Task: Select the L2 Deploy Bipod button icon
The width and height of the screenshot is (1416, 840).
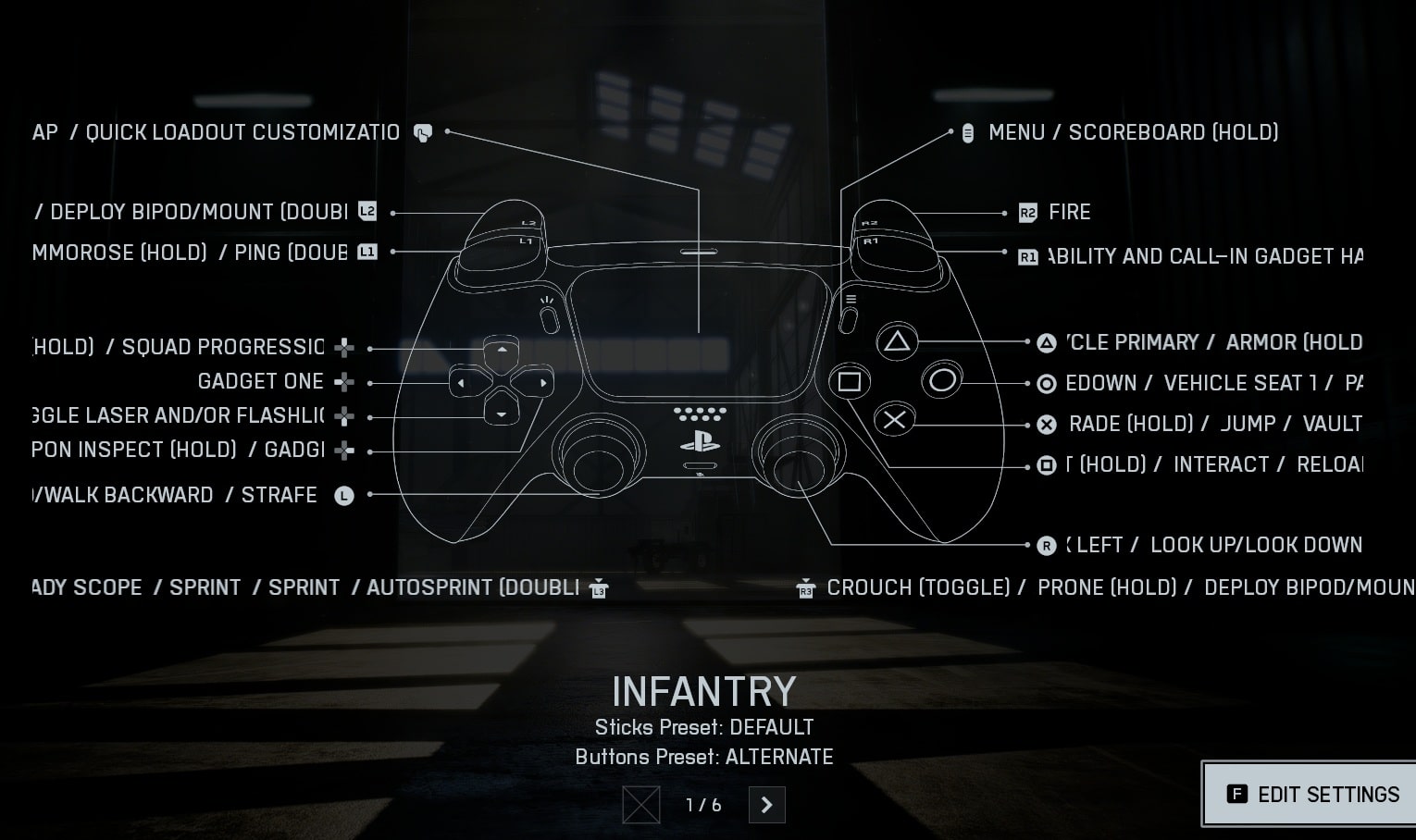Action: pos(366,212)
